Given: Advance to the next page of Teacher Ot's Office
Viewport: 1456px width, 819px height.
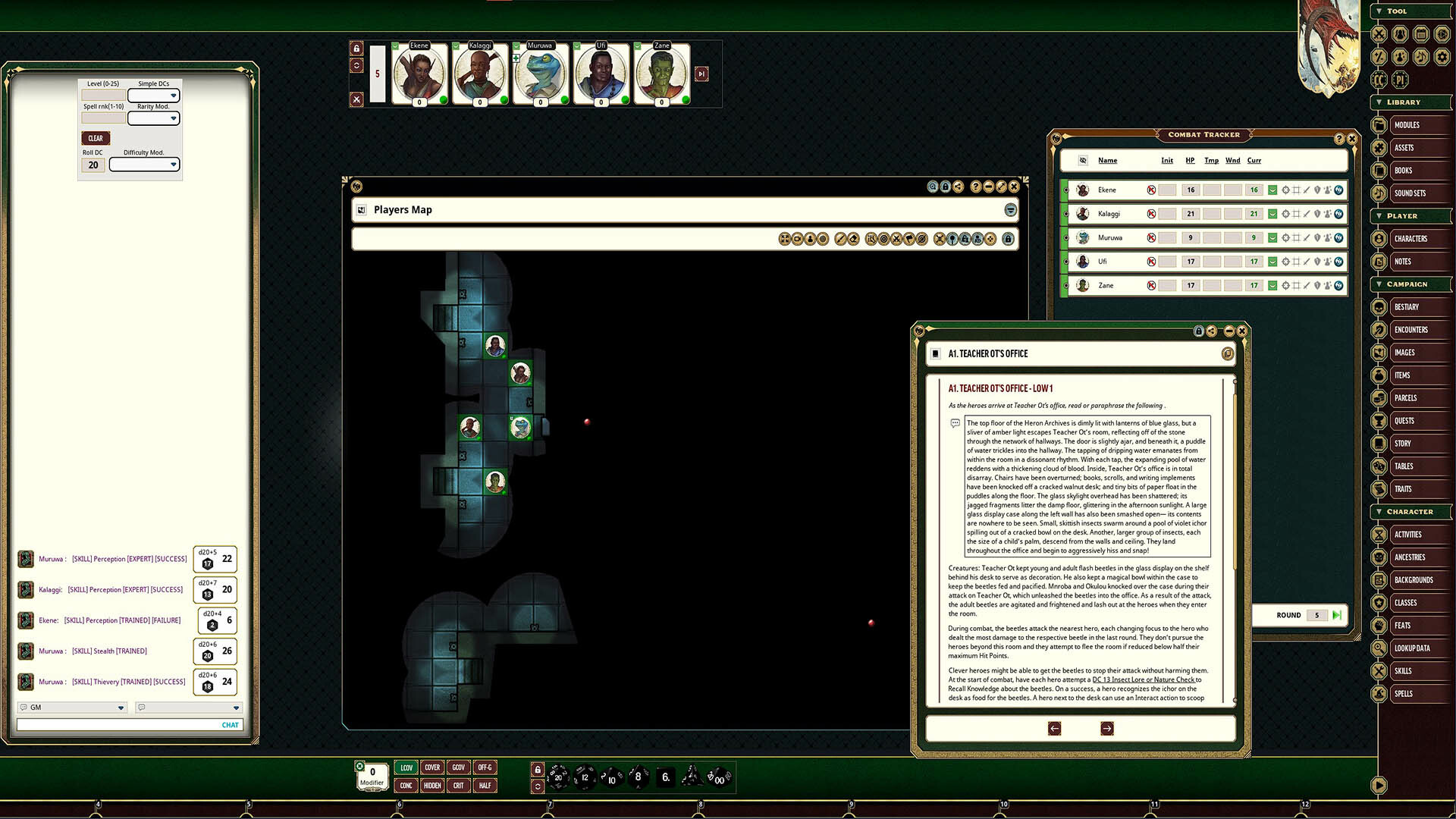Looking at the screenshot, I should 1106,728.
